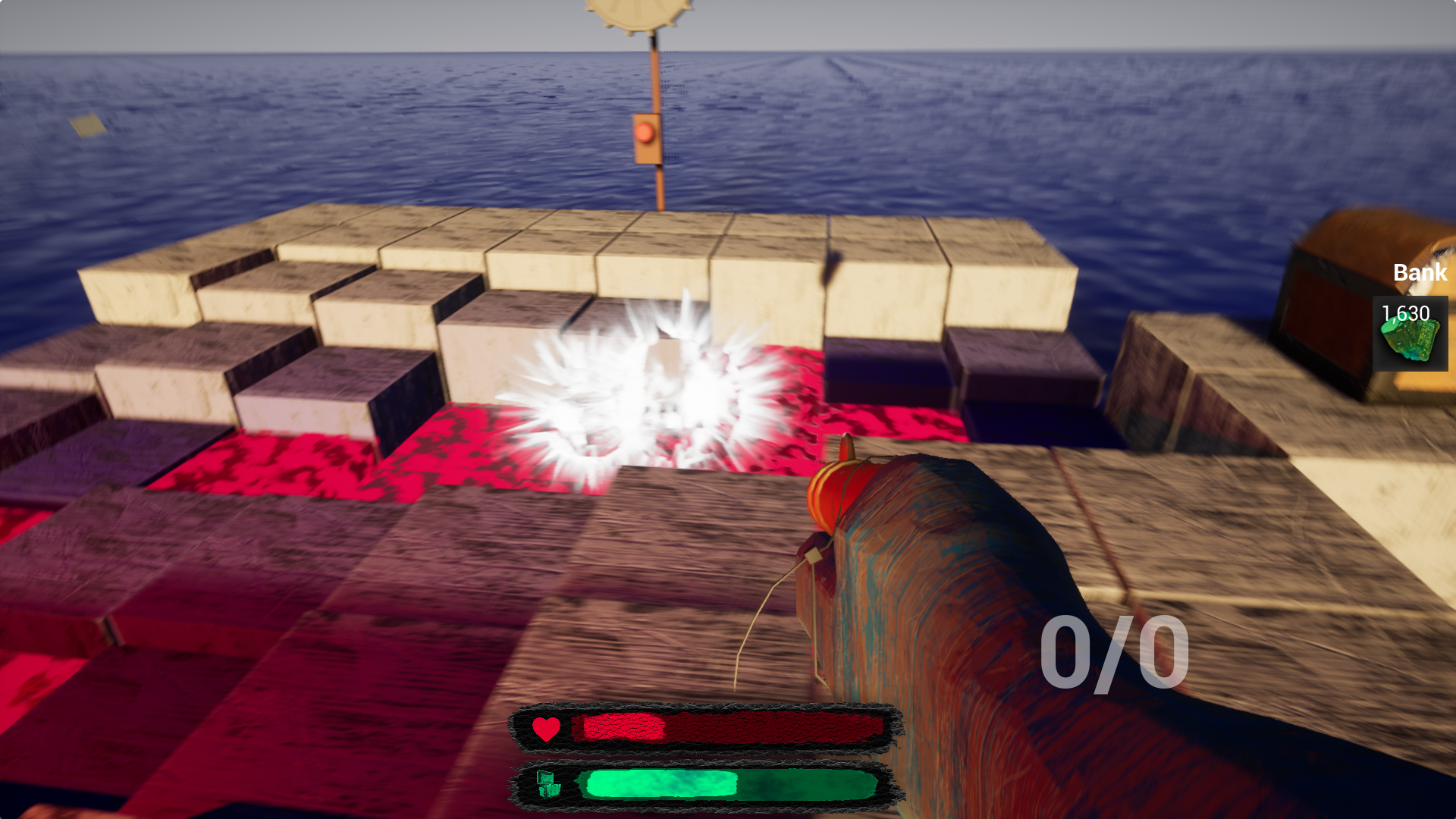Select the Bank label text
The height and width of the screenshot is (819, 1456).
point(1420,273)
